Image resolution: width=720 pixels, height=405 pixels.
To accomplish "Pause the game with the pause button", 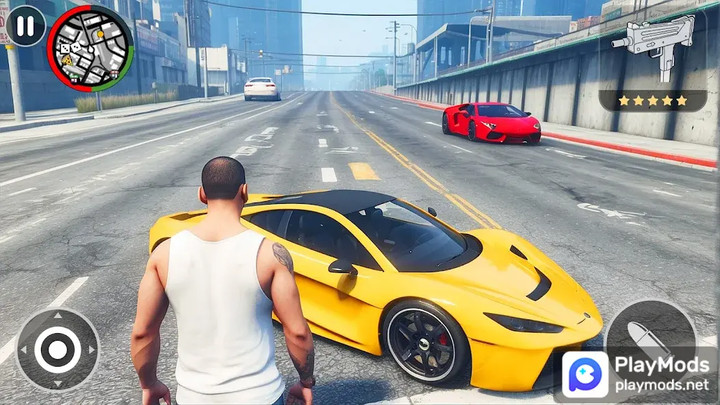I will (26, 25).
